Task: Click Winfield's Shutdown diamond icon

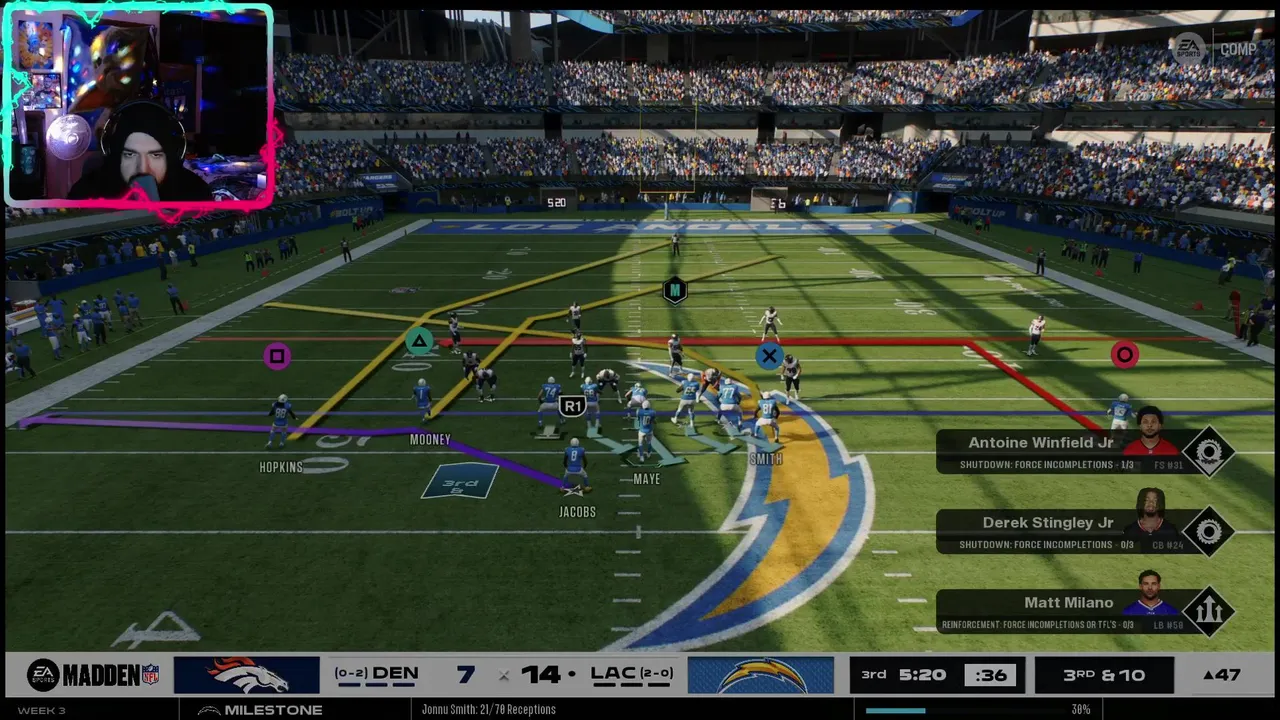Action: (1208, 452)
